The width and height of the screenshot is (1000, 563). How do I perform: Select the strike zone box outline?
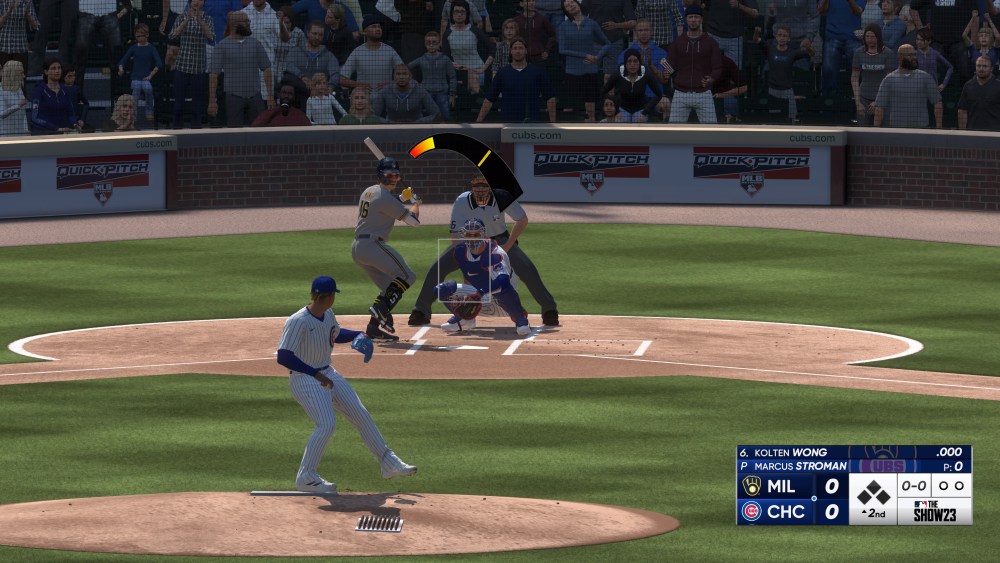[464, 270]
